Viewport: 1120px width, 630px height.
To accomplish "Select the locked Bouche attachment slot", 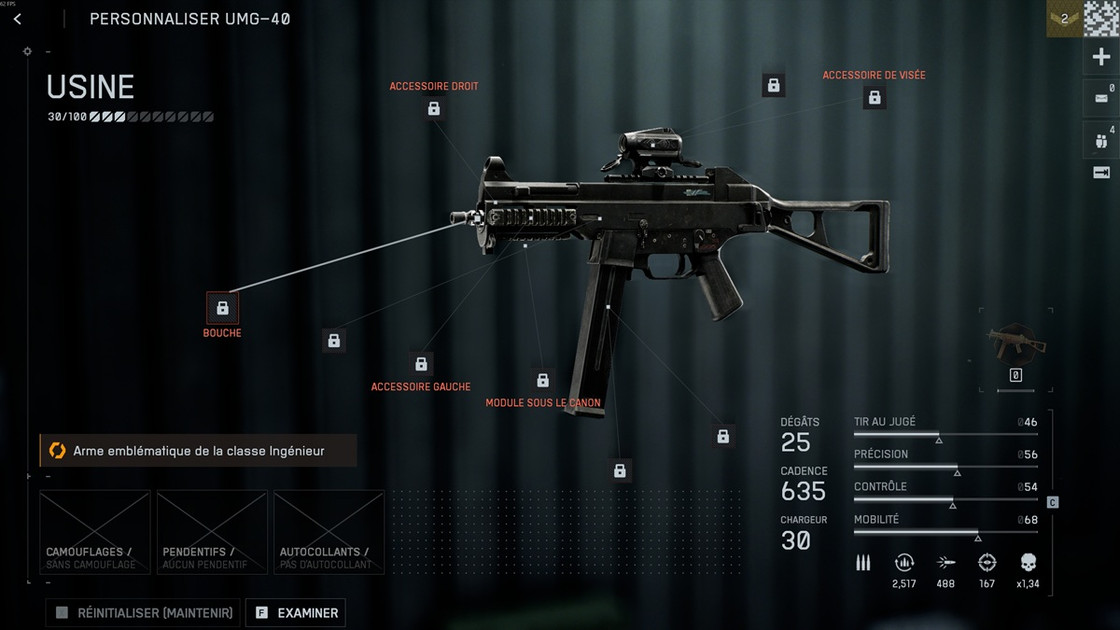I will 222,308.
